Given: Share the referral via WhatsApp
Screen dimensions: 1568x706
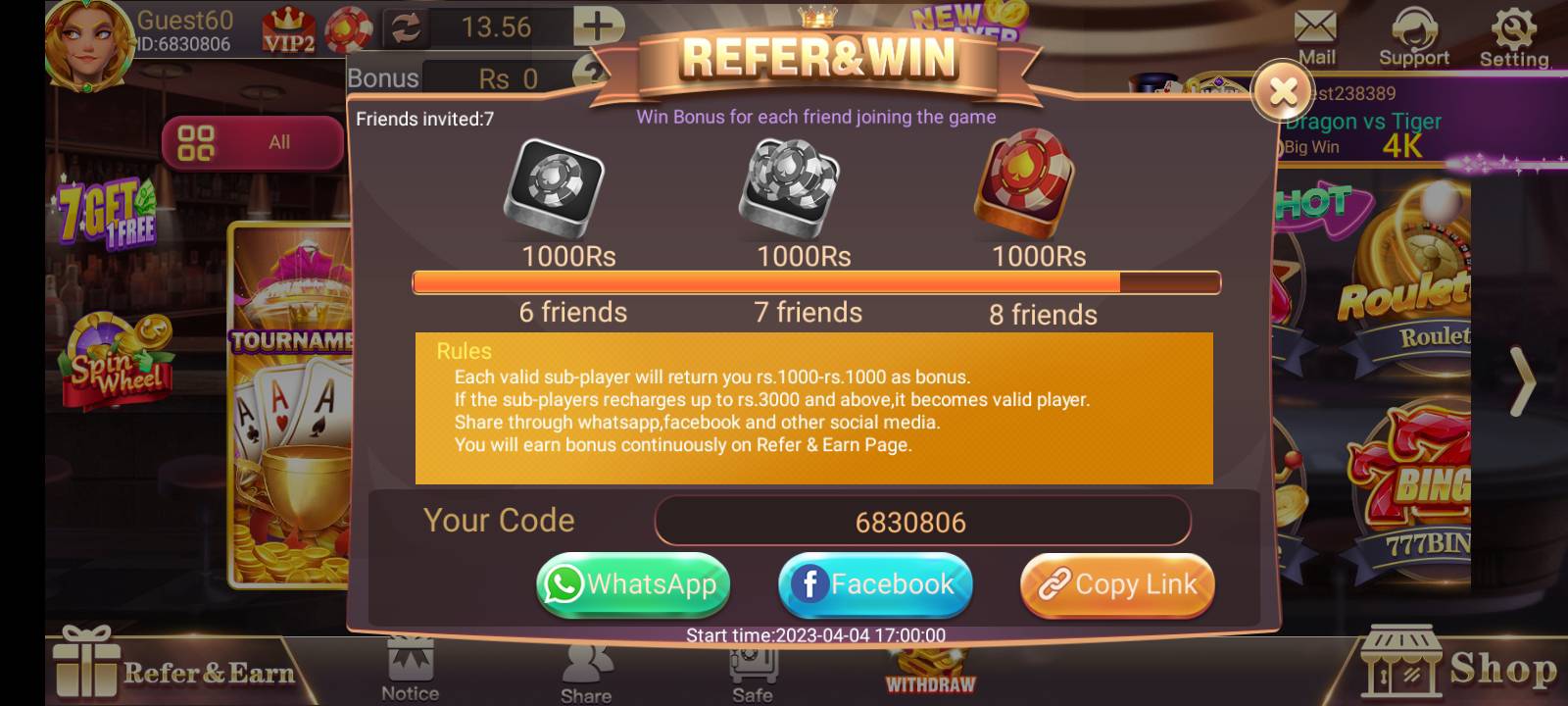Looking at the screenshot, I should pos(632,584).
